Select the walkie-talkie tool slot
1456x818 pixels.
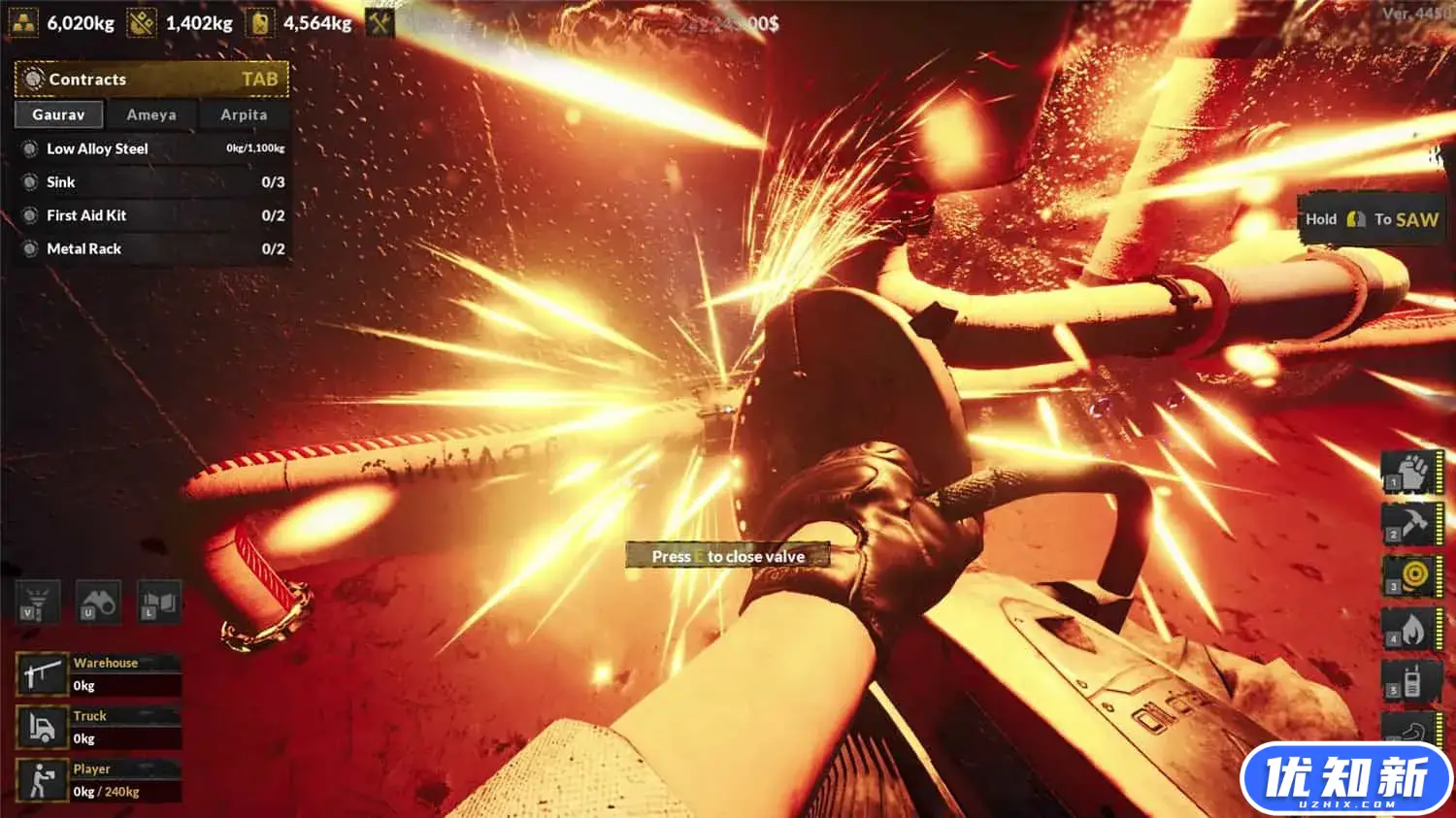1412,681
